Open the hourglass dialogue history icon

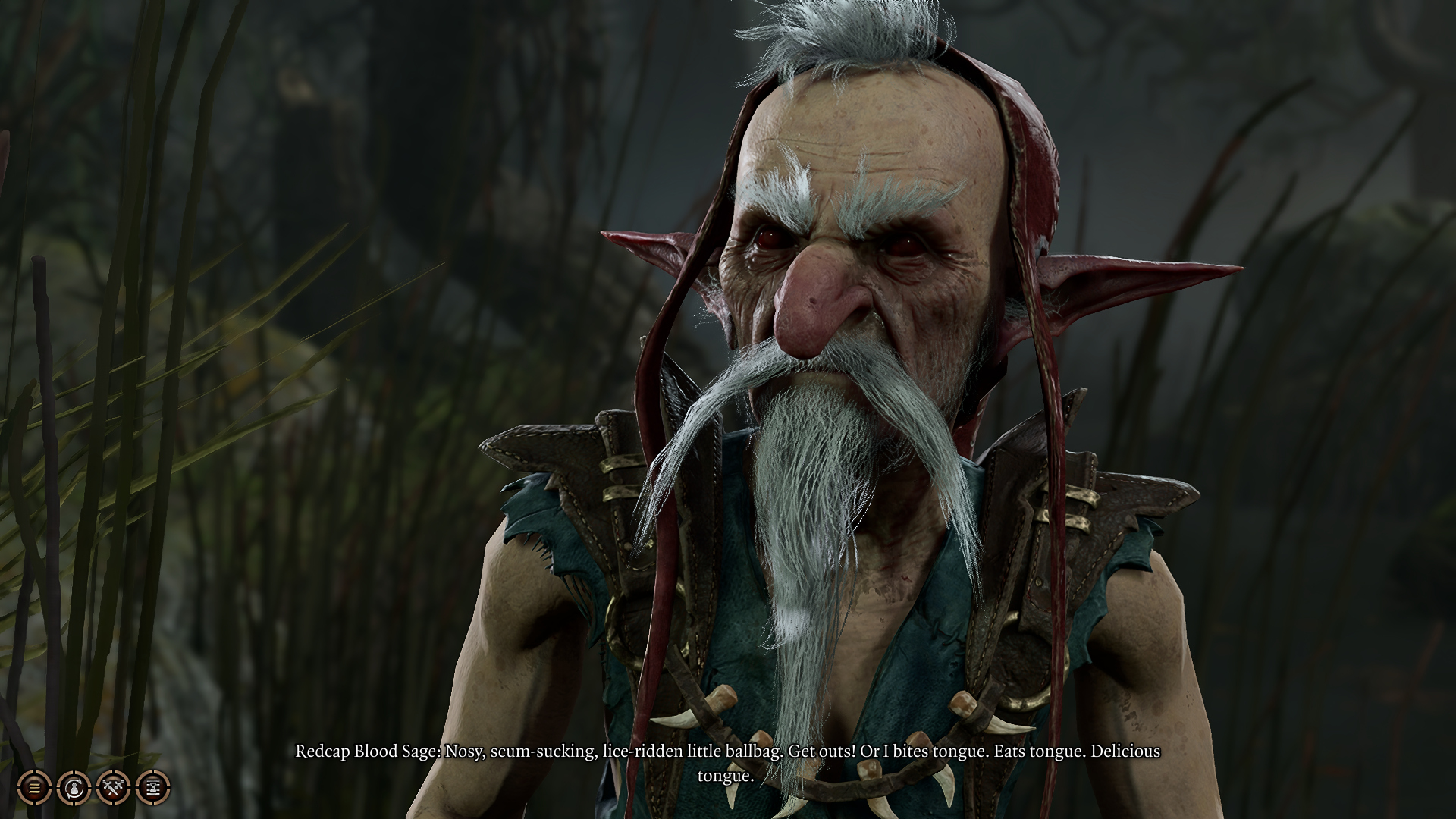[153, 788]
